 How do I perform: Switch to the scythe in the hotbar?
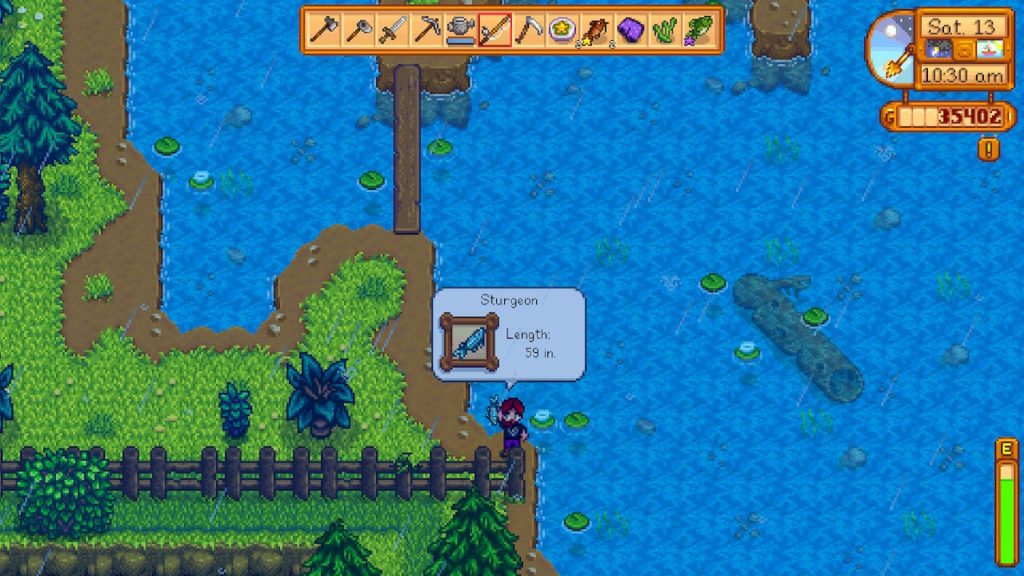click(x=528, y=30)
